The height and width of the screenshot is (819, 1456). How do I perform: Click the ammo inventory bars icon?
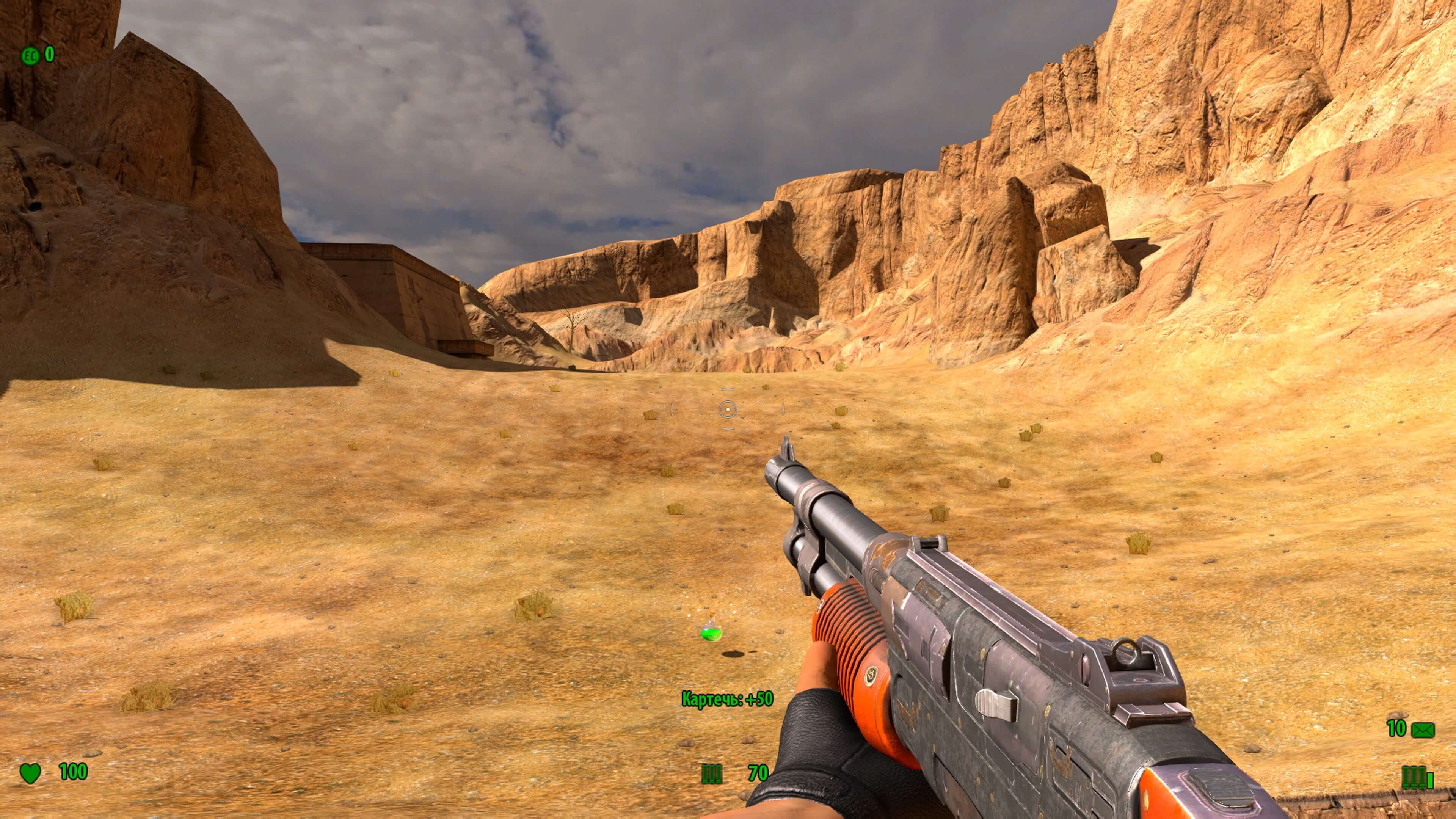1418,778
